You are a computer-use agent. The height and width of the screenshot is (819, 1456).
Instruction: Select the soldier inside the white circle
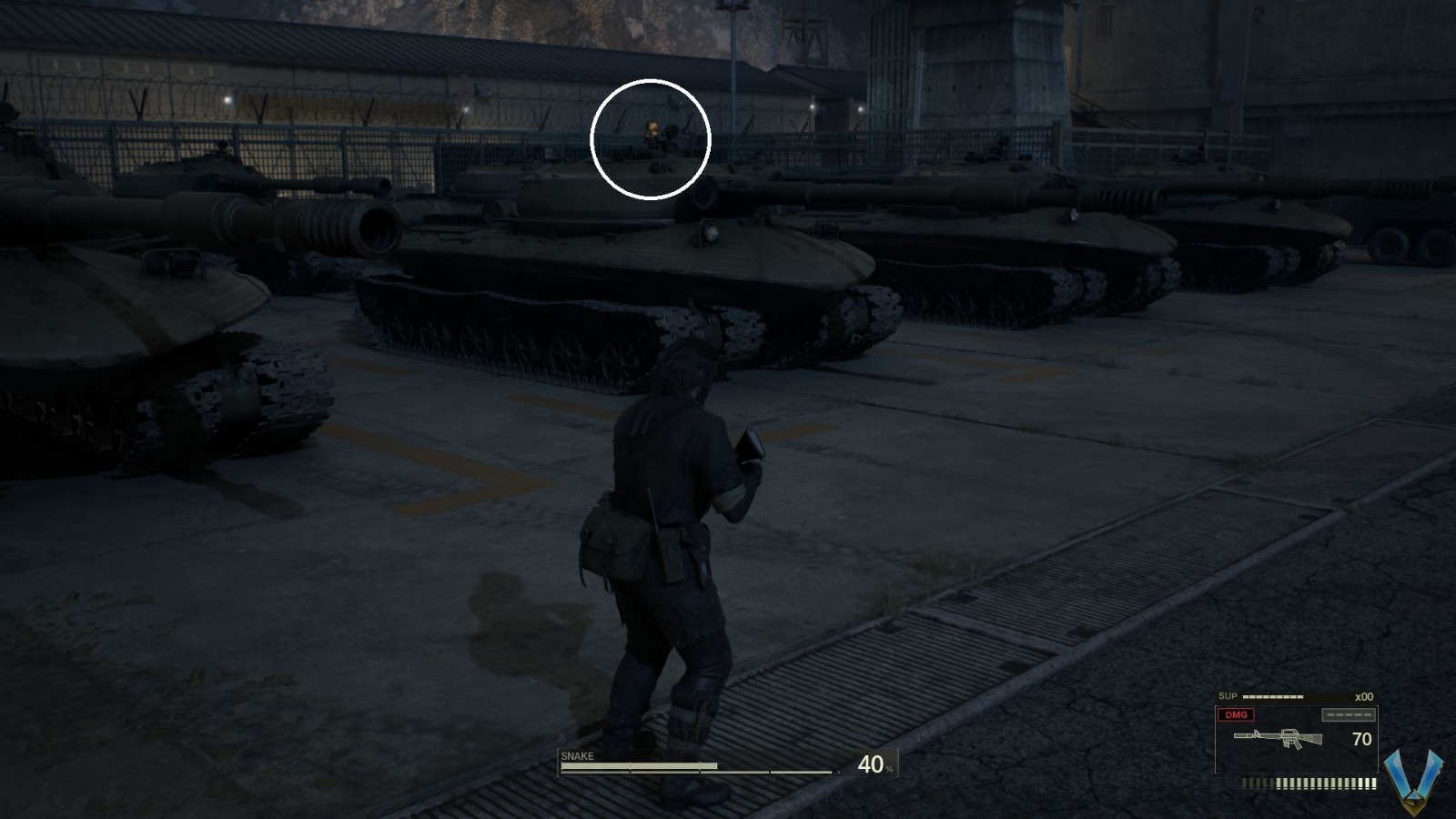(x=652, y=135)
